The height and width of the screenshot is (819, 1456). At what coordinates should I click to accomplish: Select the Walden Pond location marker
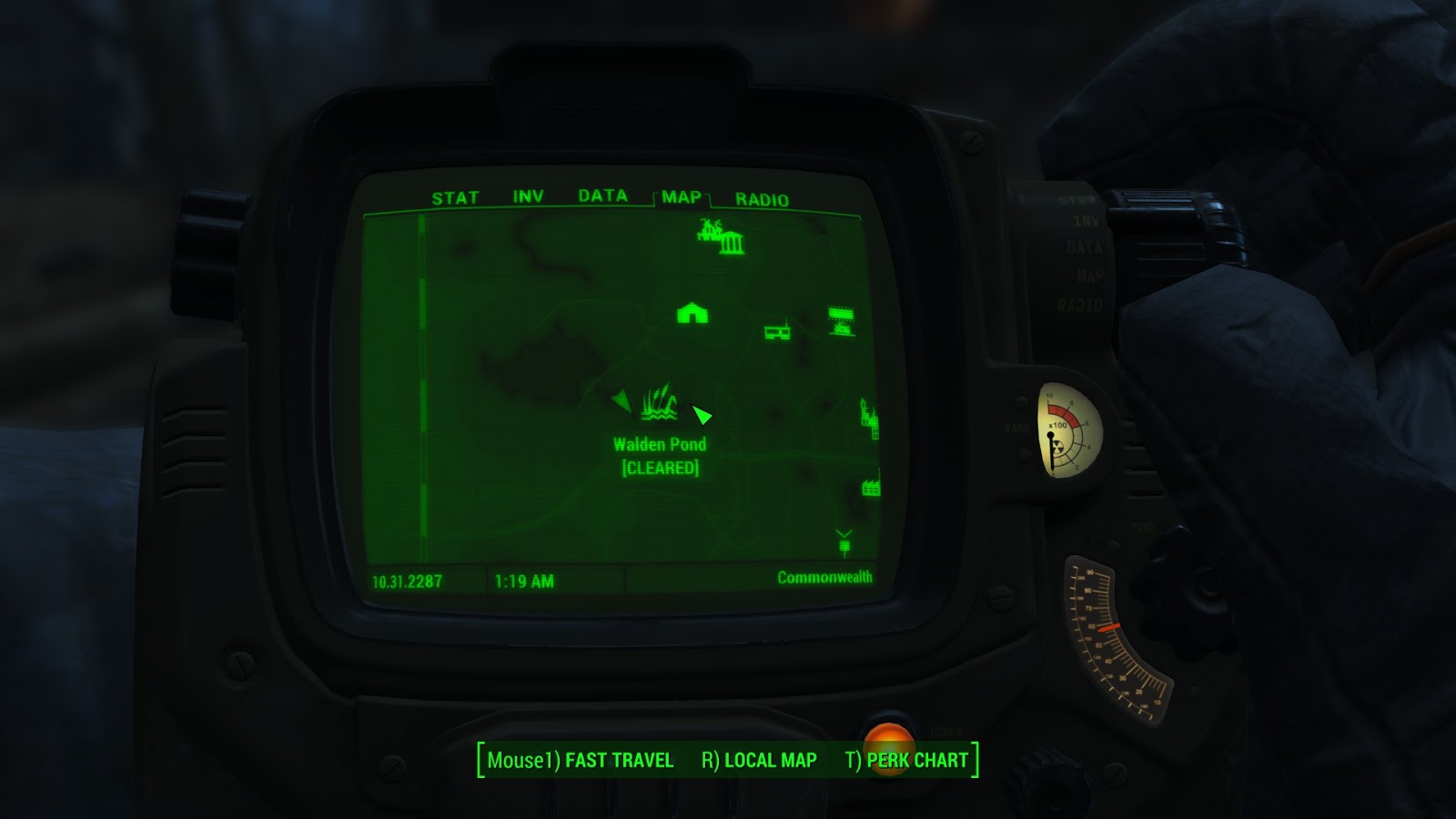660,405
